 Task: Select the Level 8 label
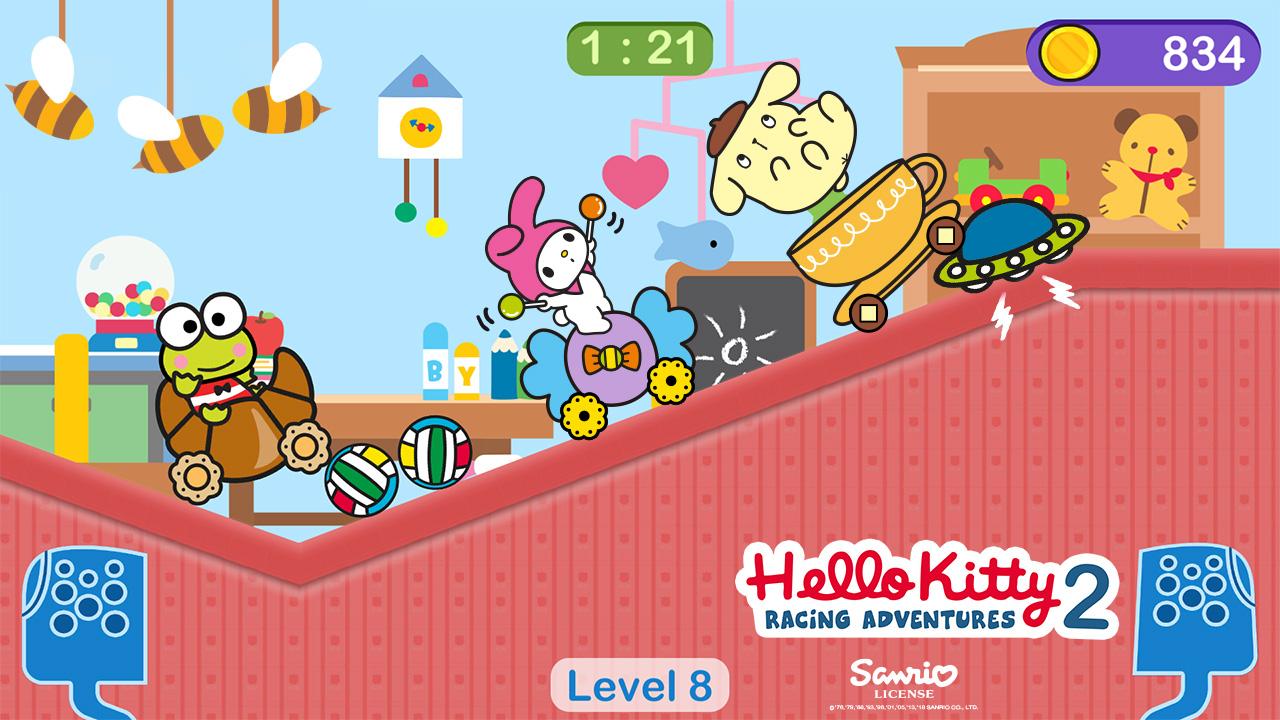[636, 684]
